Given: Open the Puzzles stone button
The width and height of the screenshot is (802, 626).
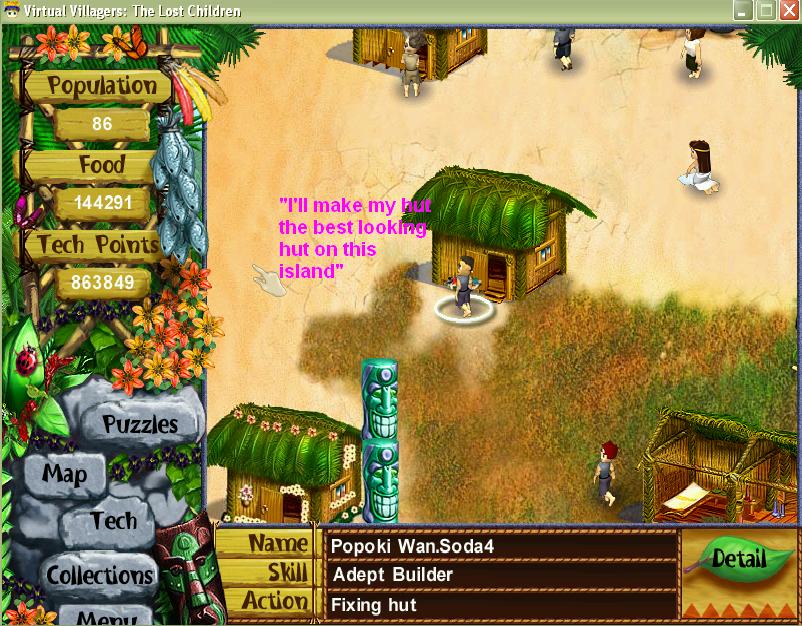Looking at the screenshot, I should click(x=139, y=424).
